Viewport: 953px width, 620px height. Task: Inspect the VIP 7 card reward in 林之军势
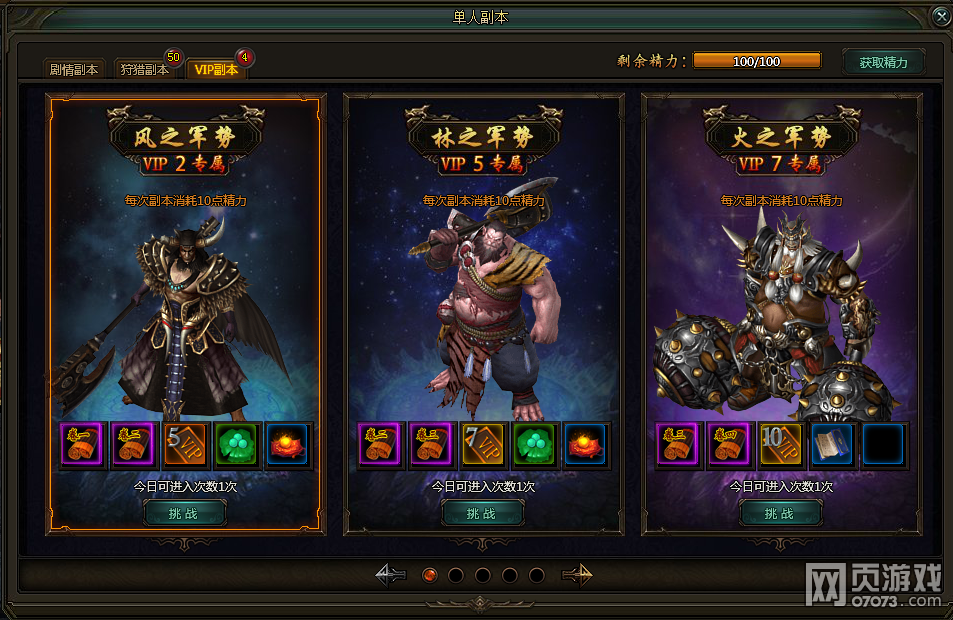(x=483, y=446)
